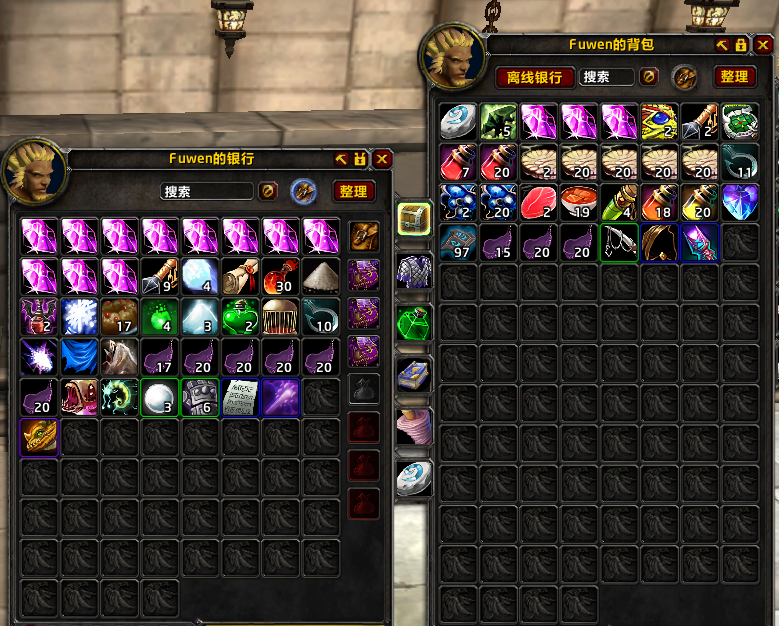This screenshot has width=779, height=626.
Task: Toggle the backpack's padlock lock button
Action: point(741,45)
